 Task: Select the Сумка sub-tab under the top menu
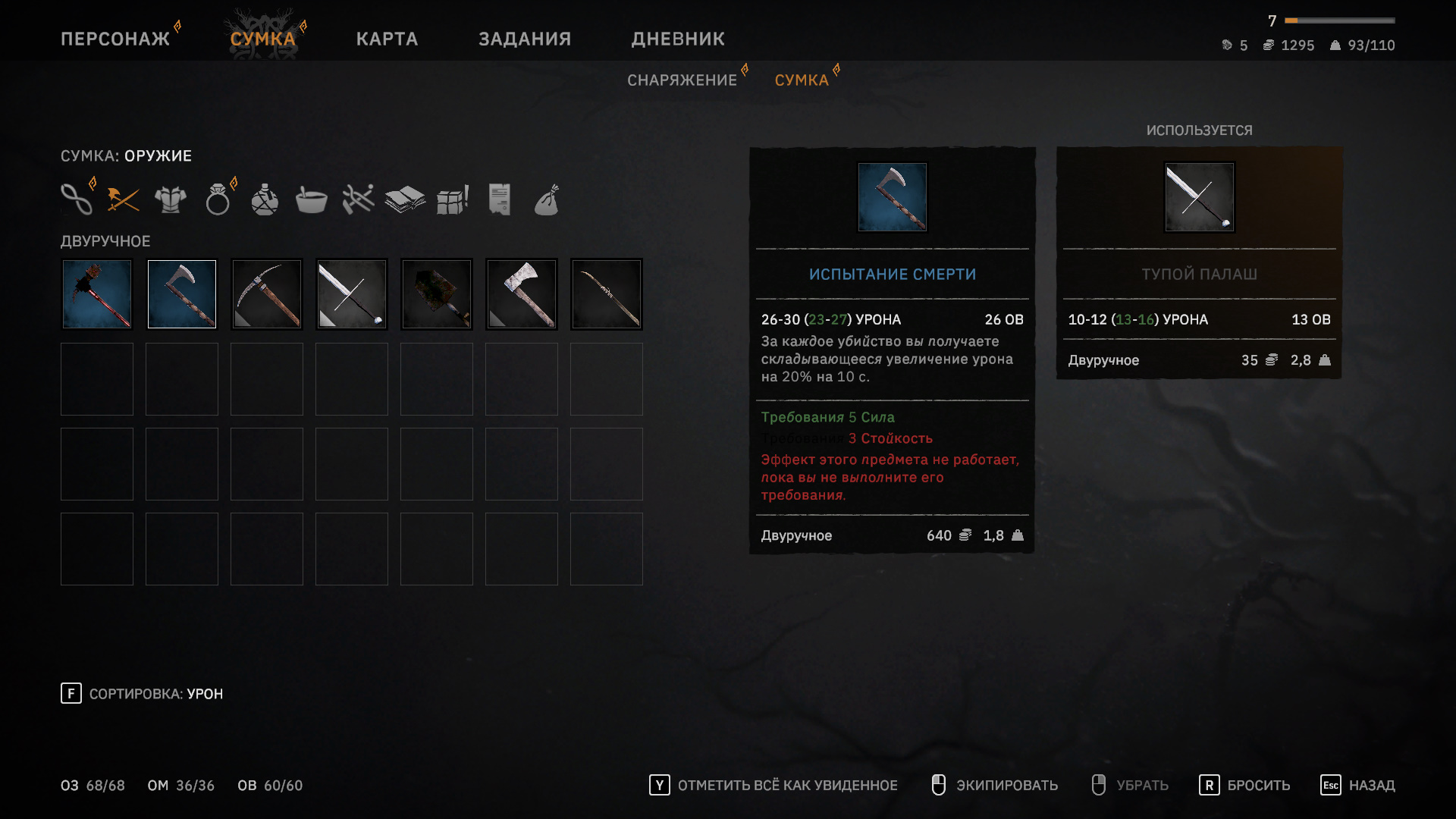pyautogui.click(x=802, y=80)
